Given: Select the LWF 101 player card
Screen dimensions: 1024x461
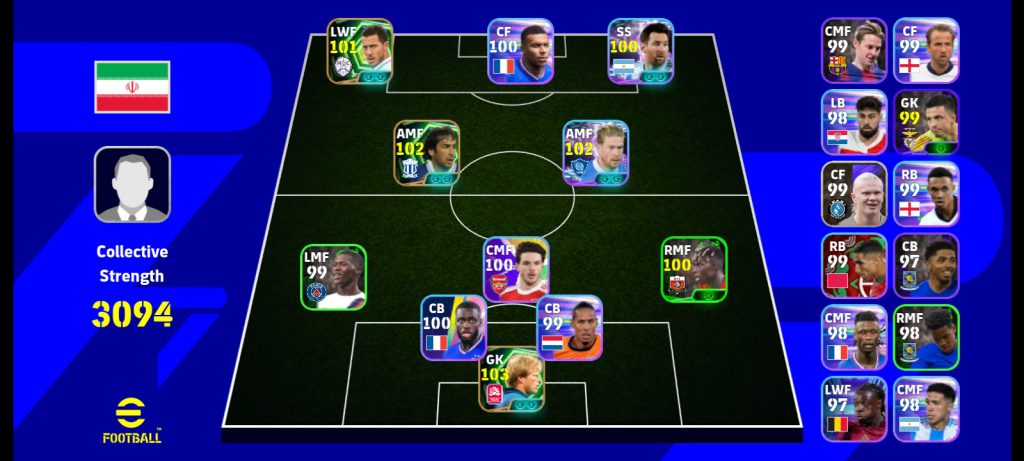Looking at the screenshot, I should [x=360, y=51].
